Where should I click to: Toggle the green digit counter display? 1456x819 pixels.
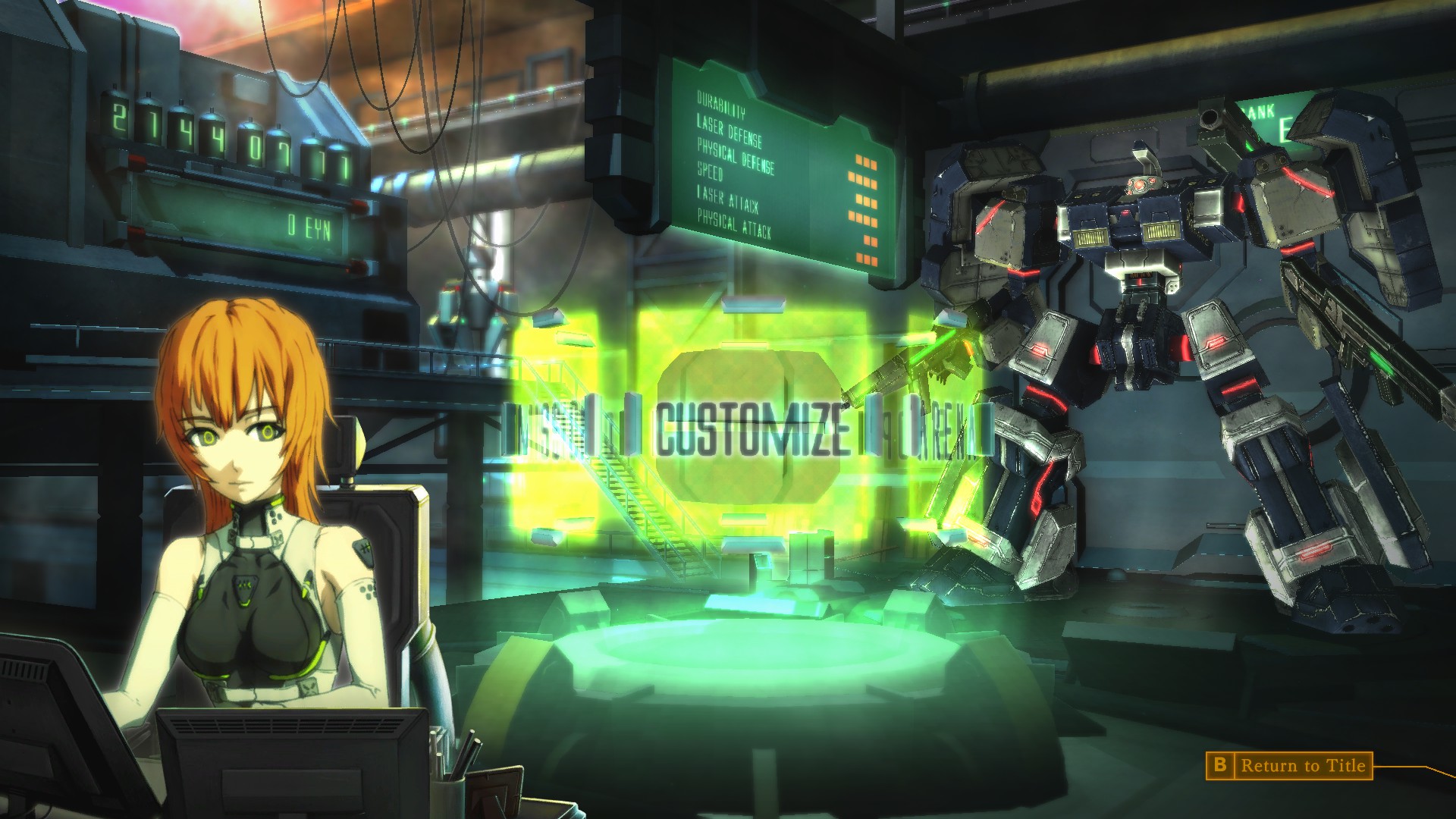click(212, 129)
